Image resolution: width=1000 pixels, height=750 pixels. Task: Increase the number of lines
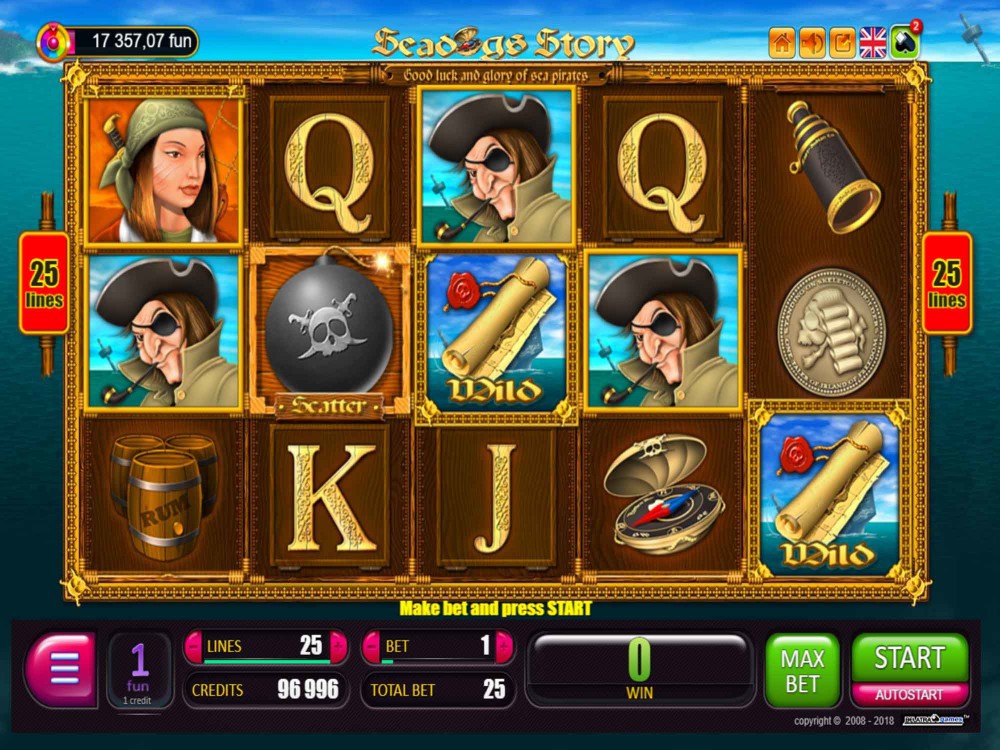pos(339,647)
